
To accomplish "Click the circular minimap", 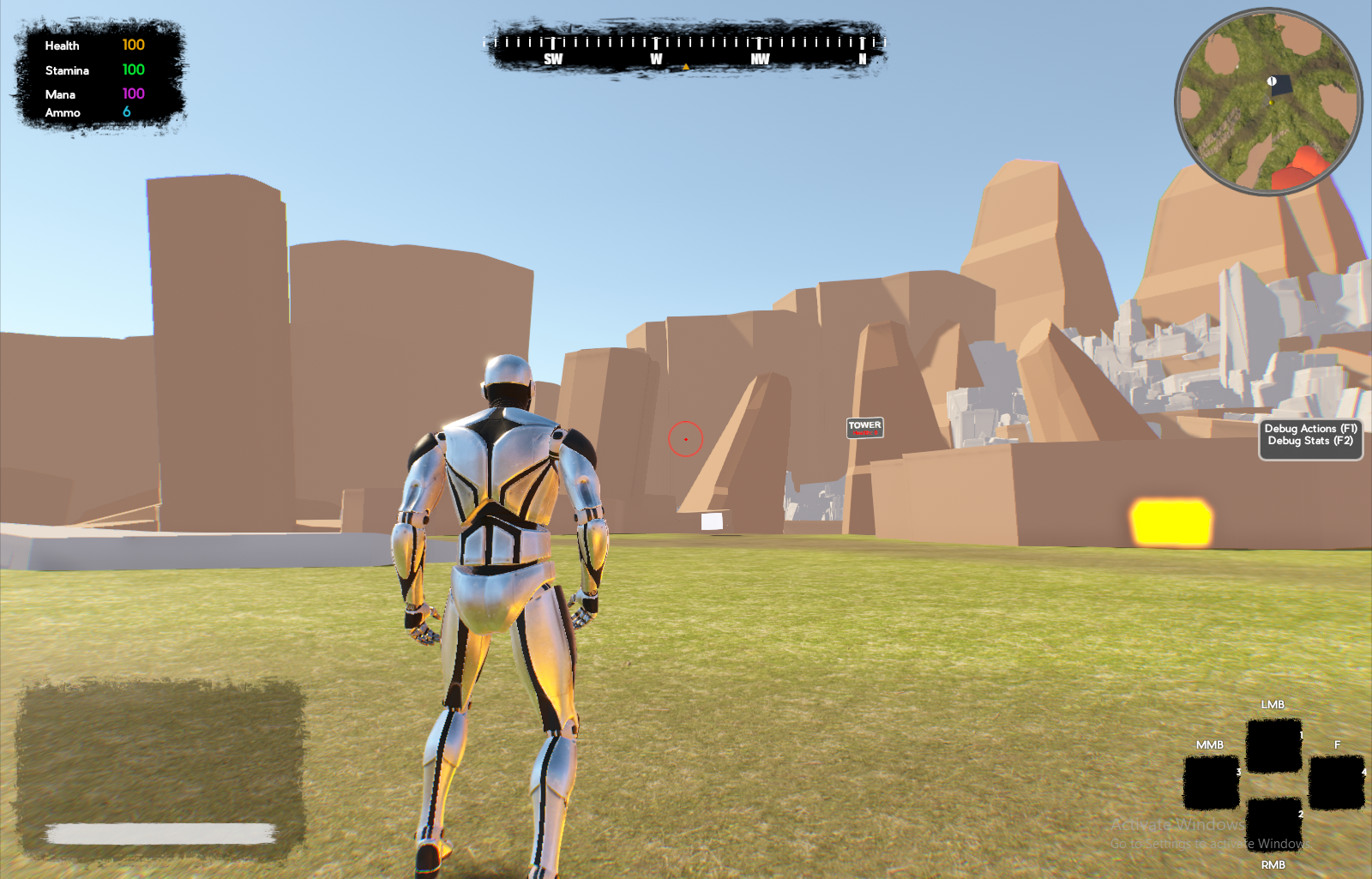I will [1268, 101].
